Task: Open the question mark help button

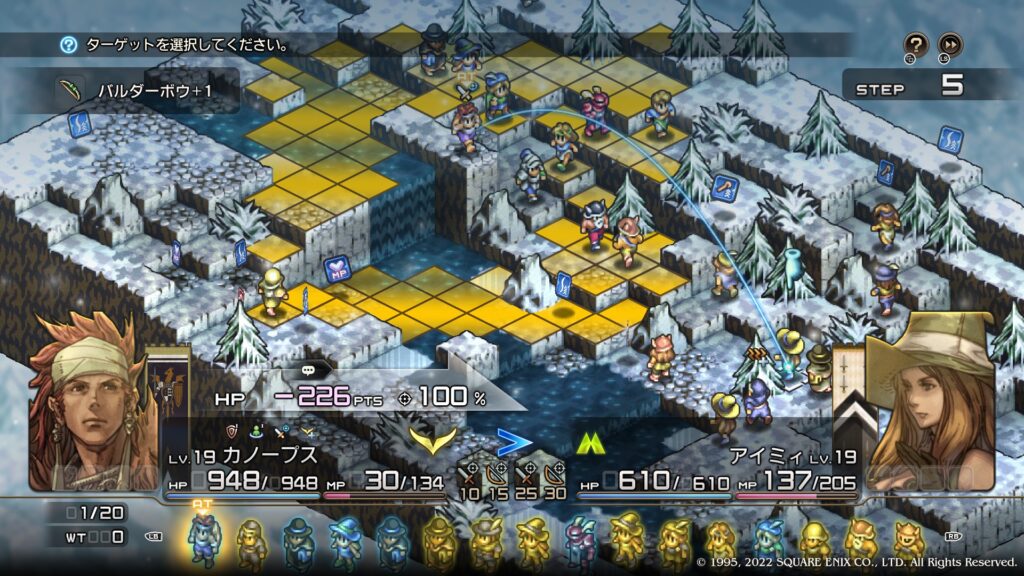Action: coord(916,44)
